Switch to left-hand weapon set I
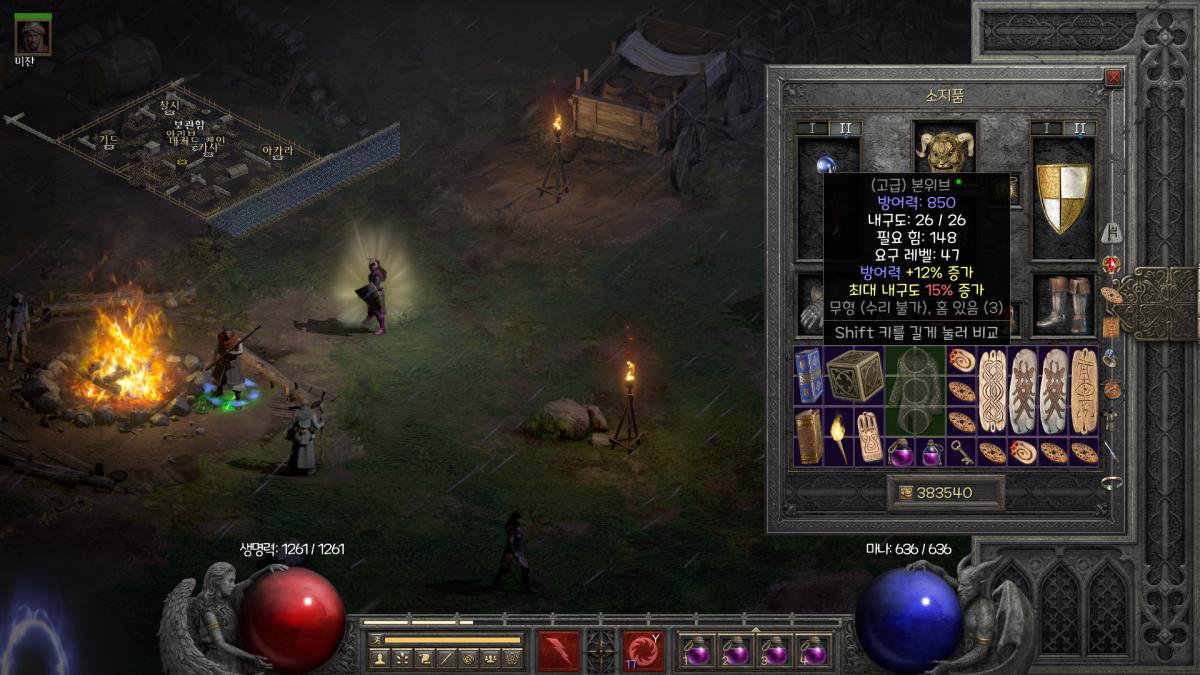The width and height of the screenshot is (1200, 675). pos(812,129)
